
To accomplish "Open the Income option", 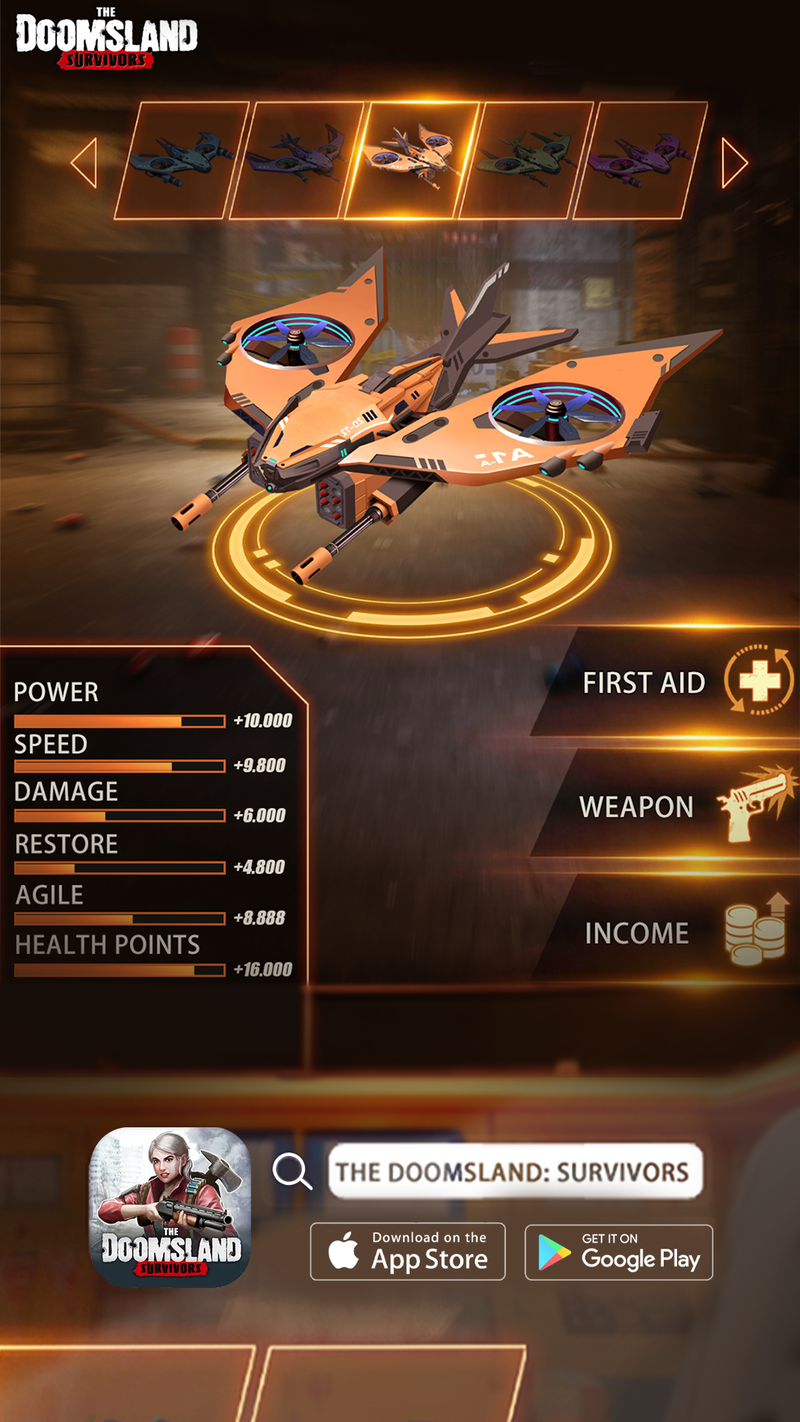I will click(670, 933).
